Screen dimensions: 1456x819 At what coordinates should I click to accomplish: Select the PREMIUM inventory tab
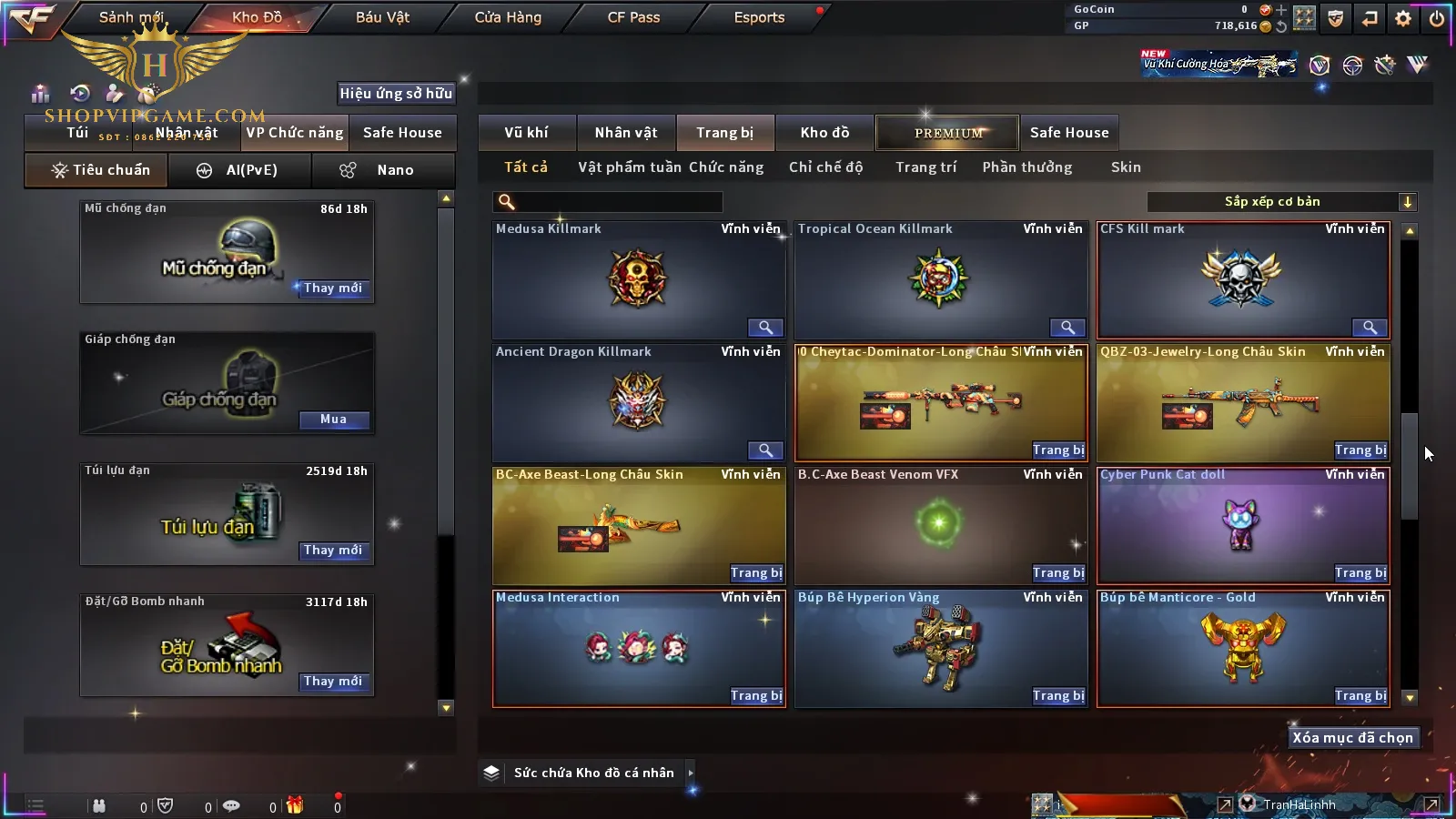click(947, 133)
